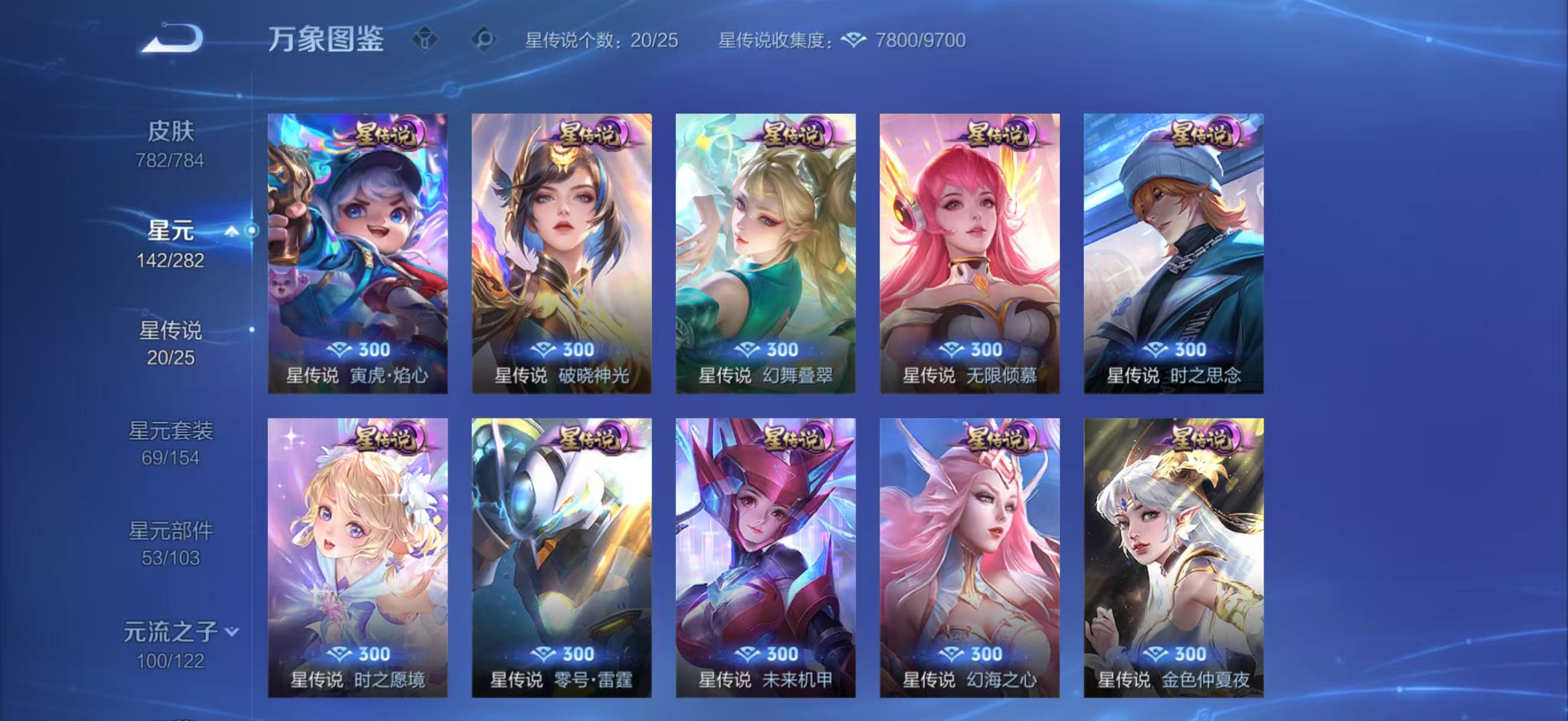Expand the 元流之子 section with its chevron
This screenshot has width=1568, height=721.
231,633
